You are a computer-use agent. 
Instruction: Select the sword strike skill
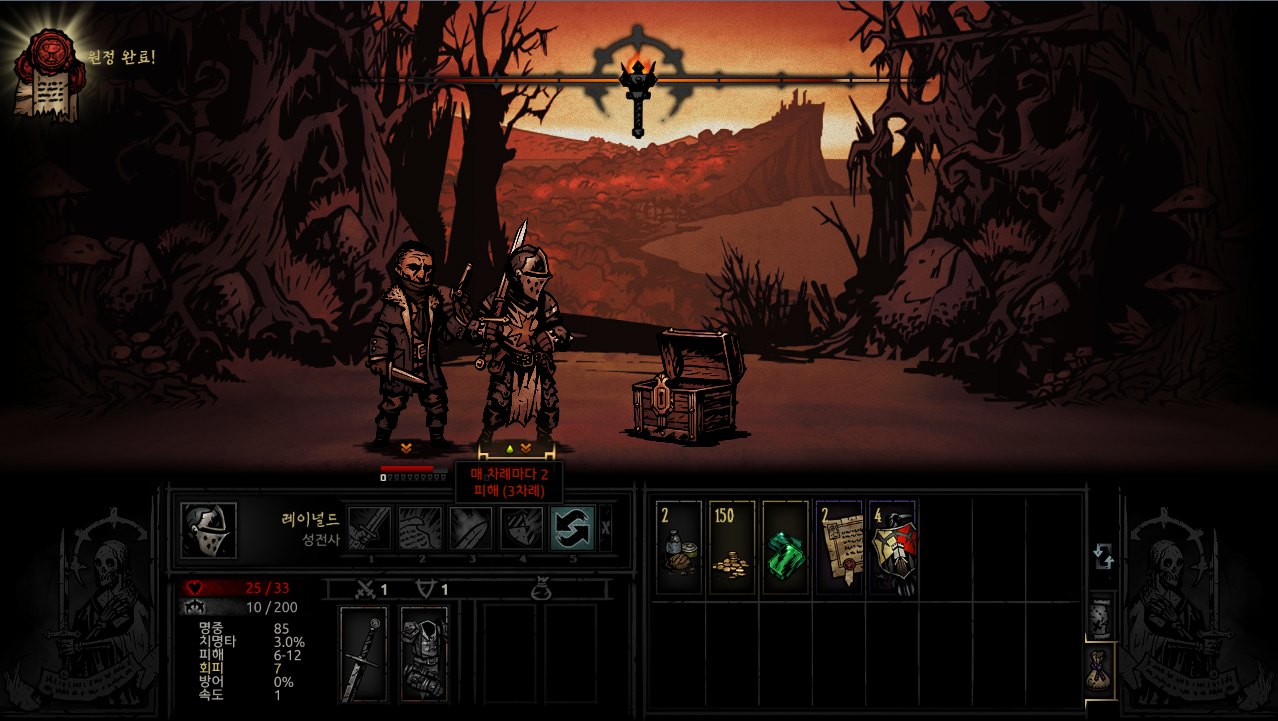pyautogui.click(x=369, y=528)
